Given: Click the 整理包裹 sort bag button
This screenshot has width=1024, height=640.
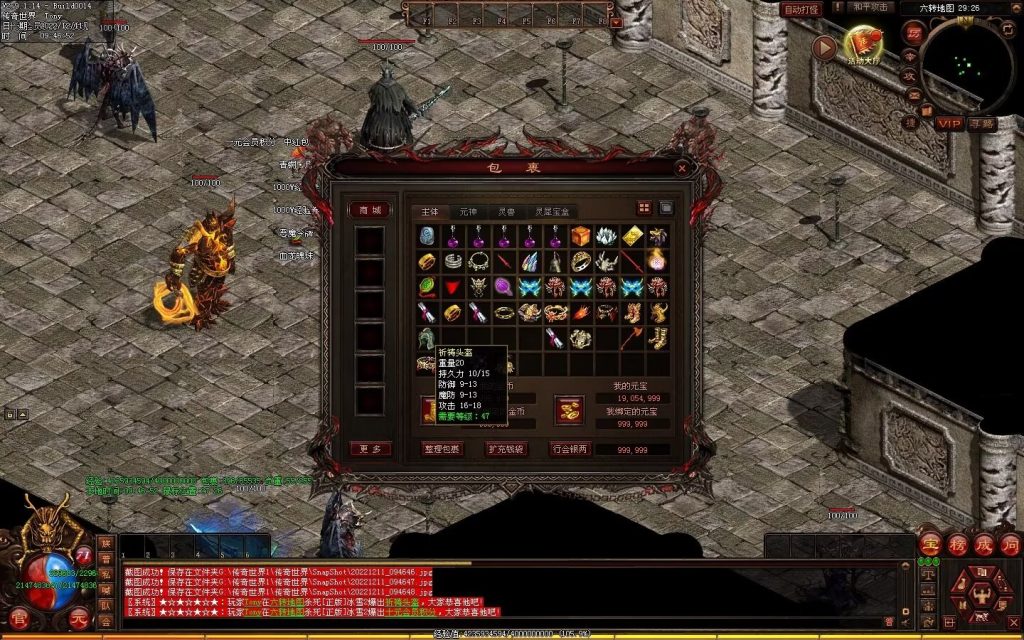Looking at the screenshot, I should [442, 449].
